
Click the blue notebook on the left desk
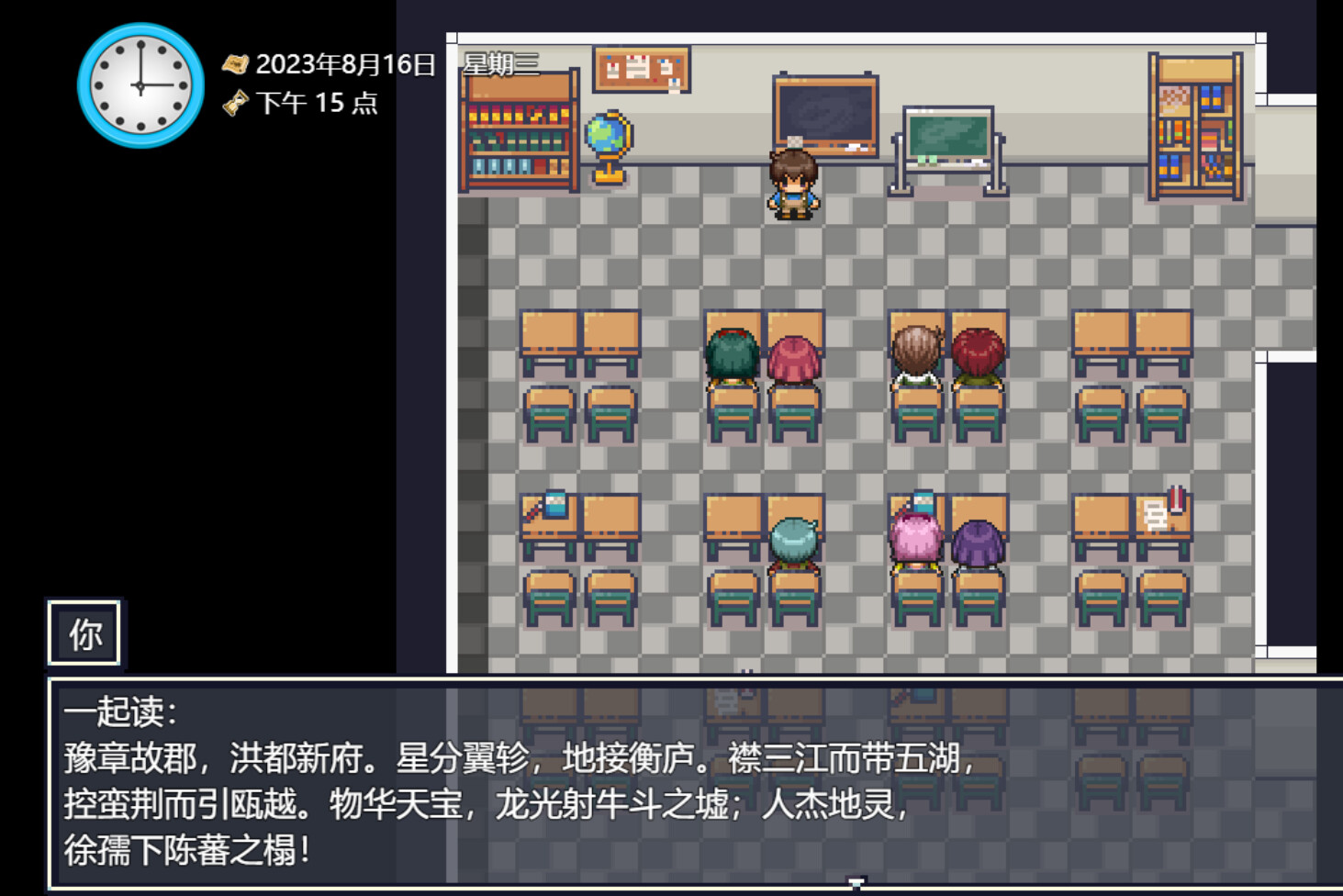coord(554,505)
